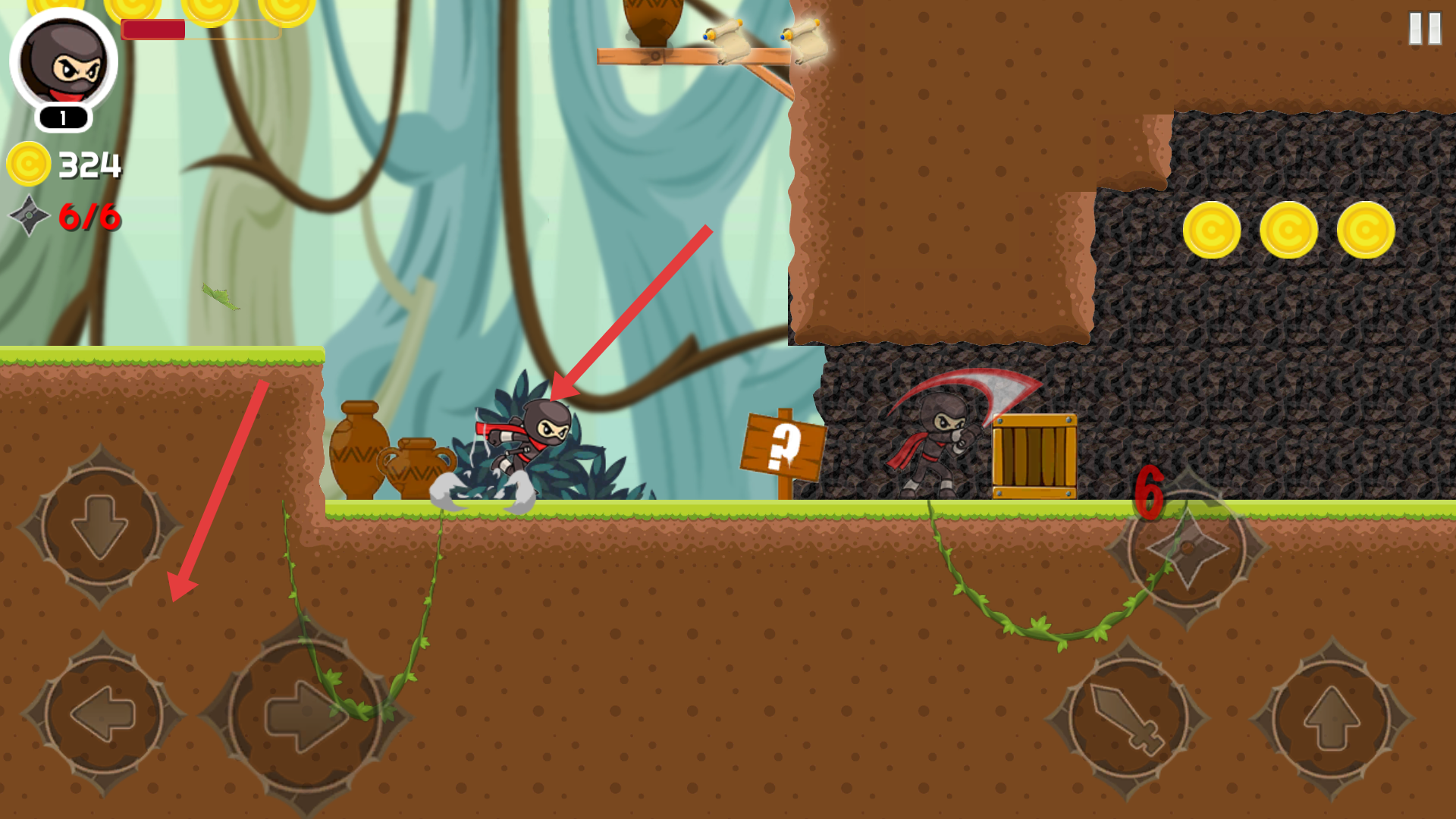This screenshot has width=1456, height=819.
Task: Click the ninja portrait avatar
Action: [x=64, y=61]
